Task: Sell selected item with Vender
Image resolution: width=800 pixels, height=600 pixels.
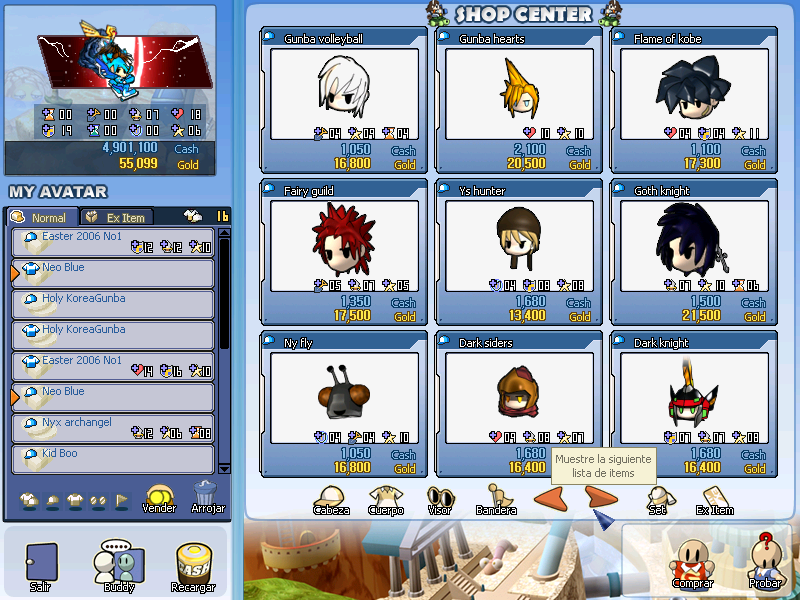Action: tap(160, 497)
